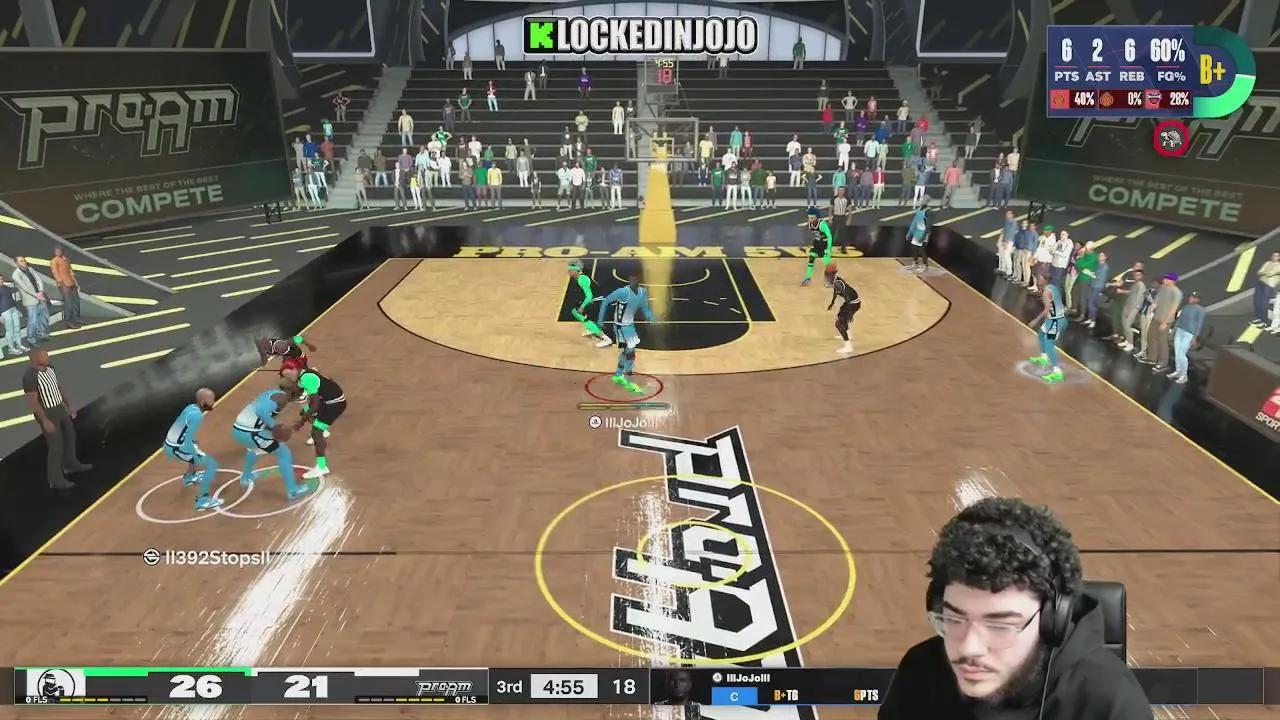Select the PTS stat heading
The height and width of the screenshot is (720, 1280).
(1068, 75)
